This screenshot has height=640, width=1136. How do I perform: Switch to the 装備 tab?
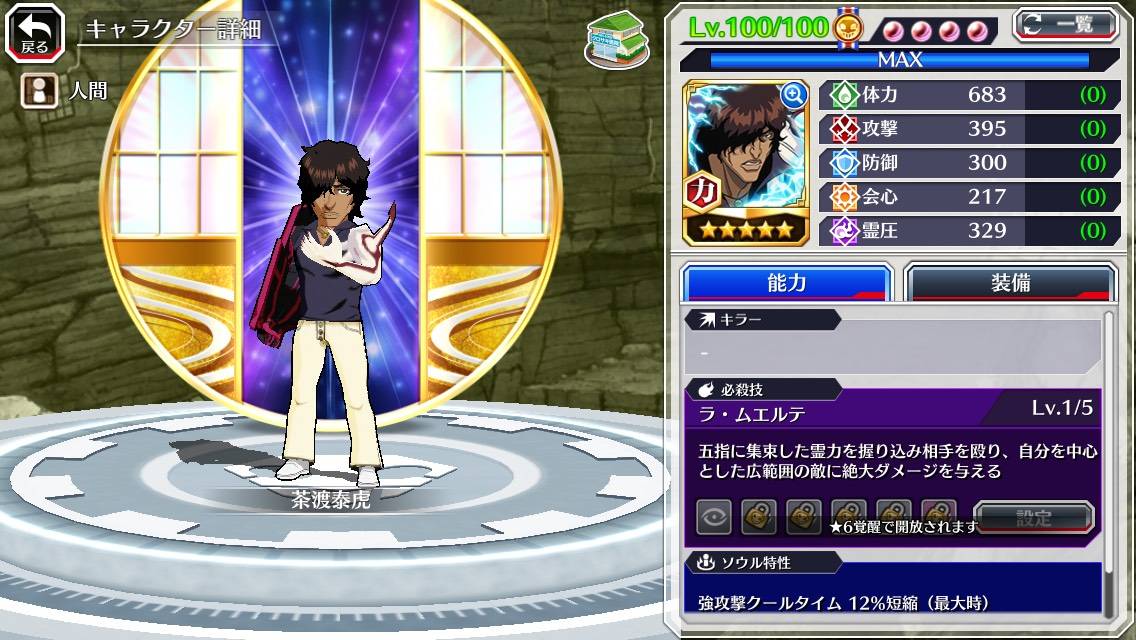coord(1010,283)
